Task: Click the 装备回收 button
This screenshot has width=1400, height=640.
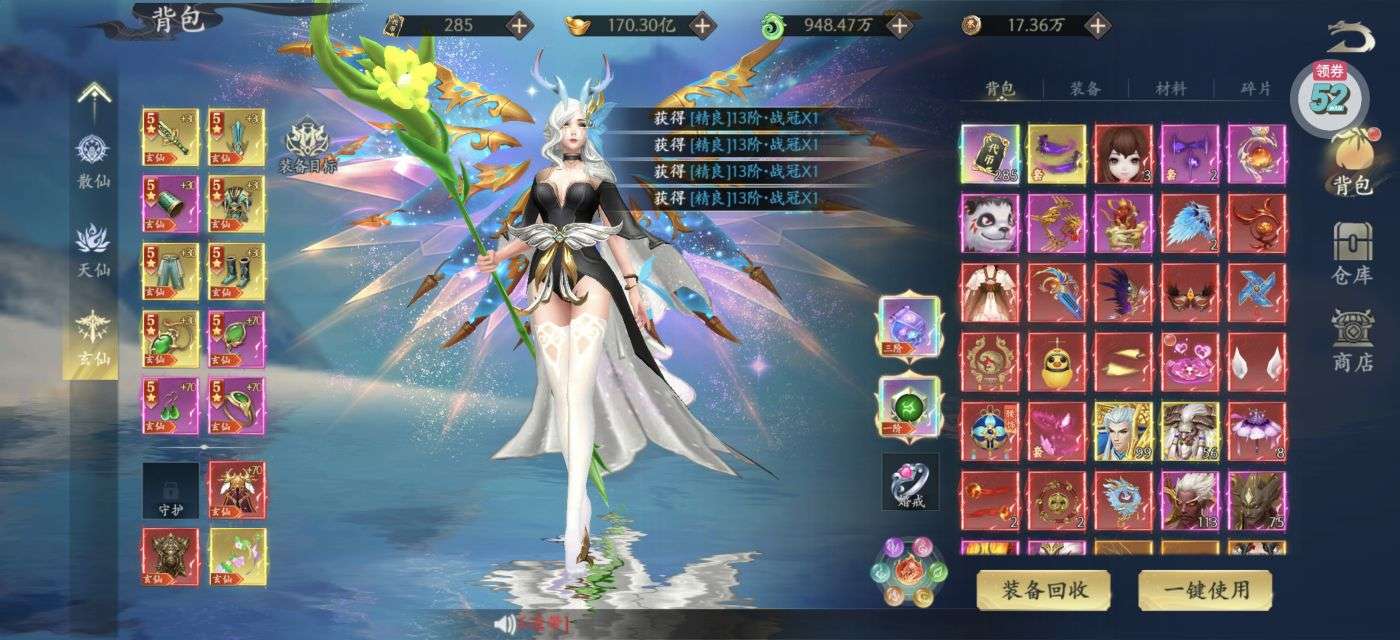Action: point(1045,589)
